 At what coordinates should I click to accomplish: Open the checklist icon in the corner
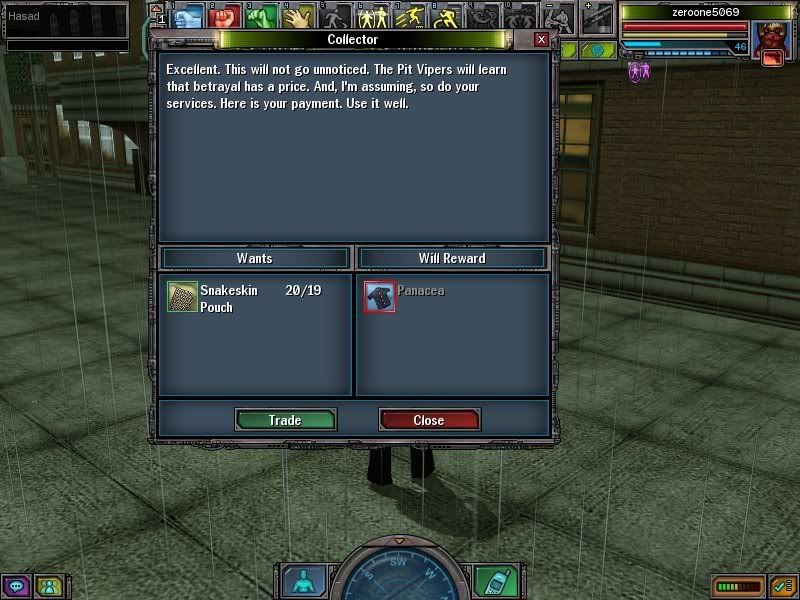[782, 586]
